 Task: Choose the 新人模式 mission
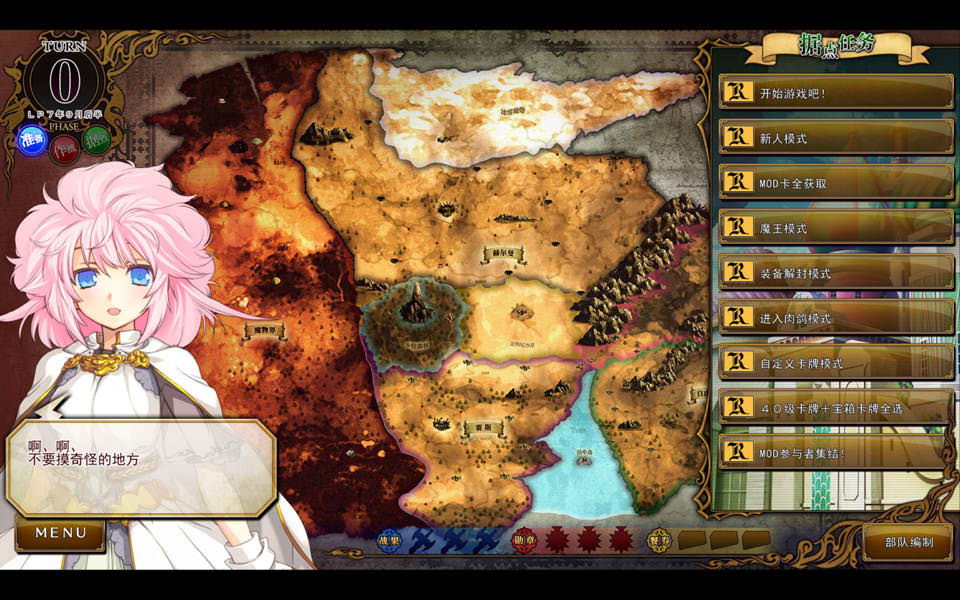click(836, 138)
